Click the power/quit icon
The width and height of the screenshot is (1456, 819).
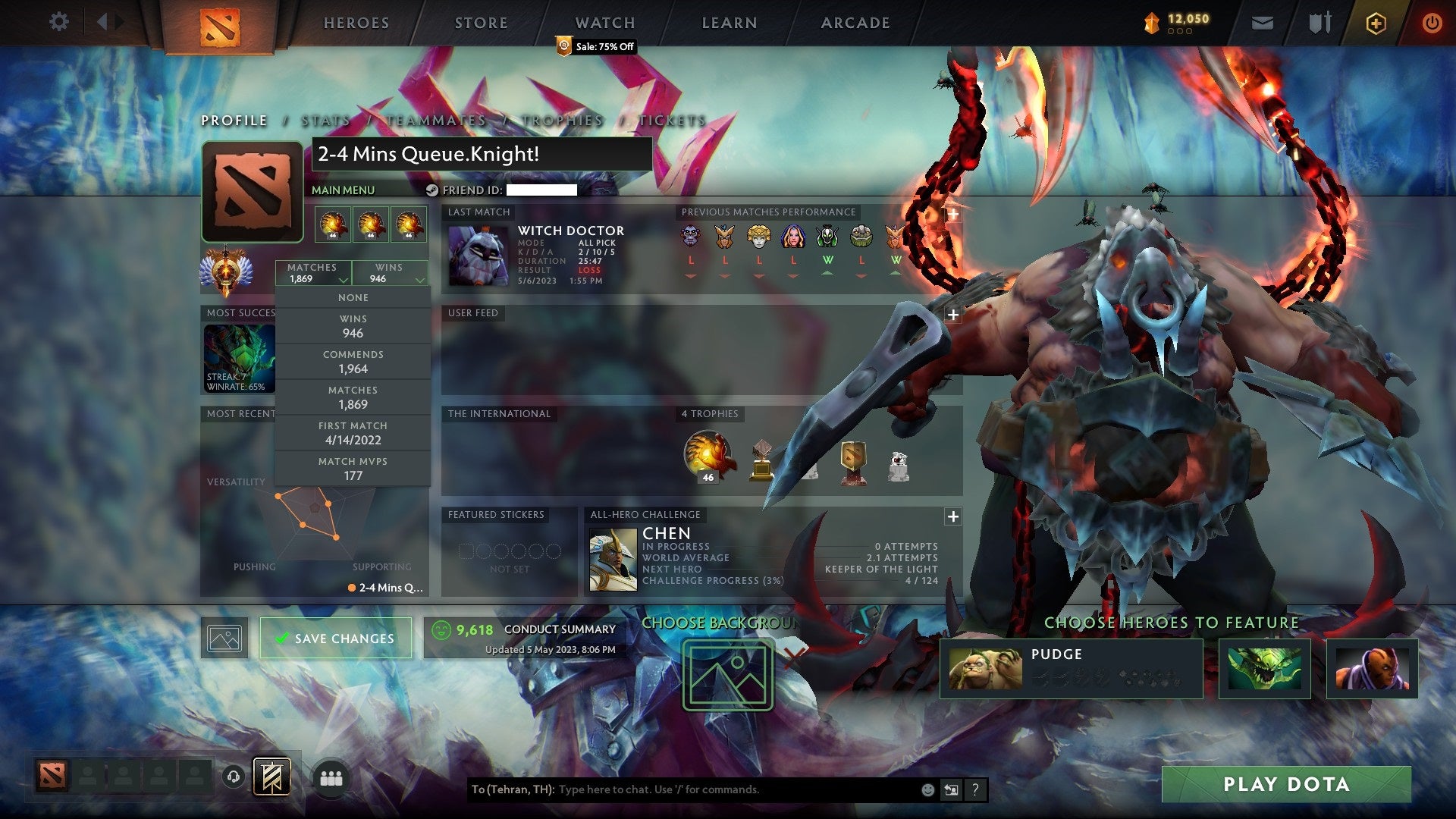(1433, 23)
